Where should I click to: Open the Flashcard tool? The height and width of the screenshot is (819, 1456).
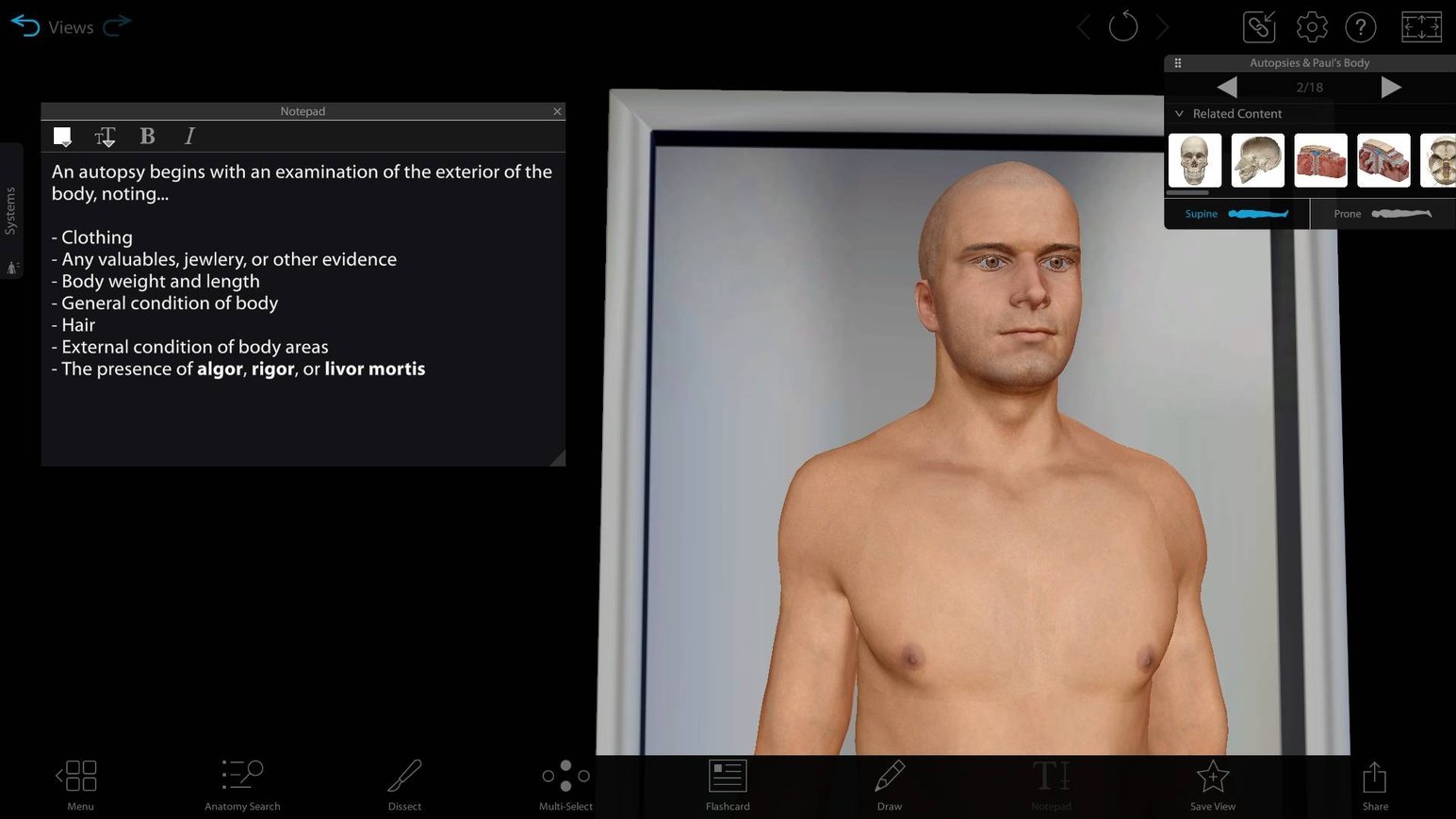pos(728,782)
